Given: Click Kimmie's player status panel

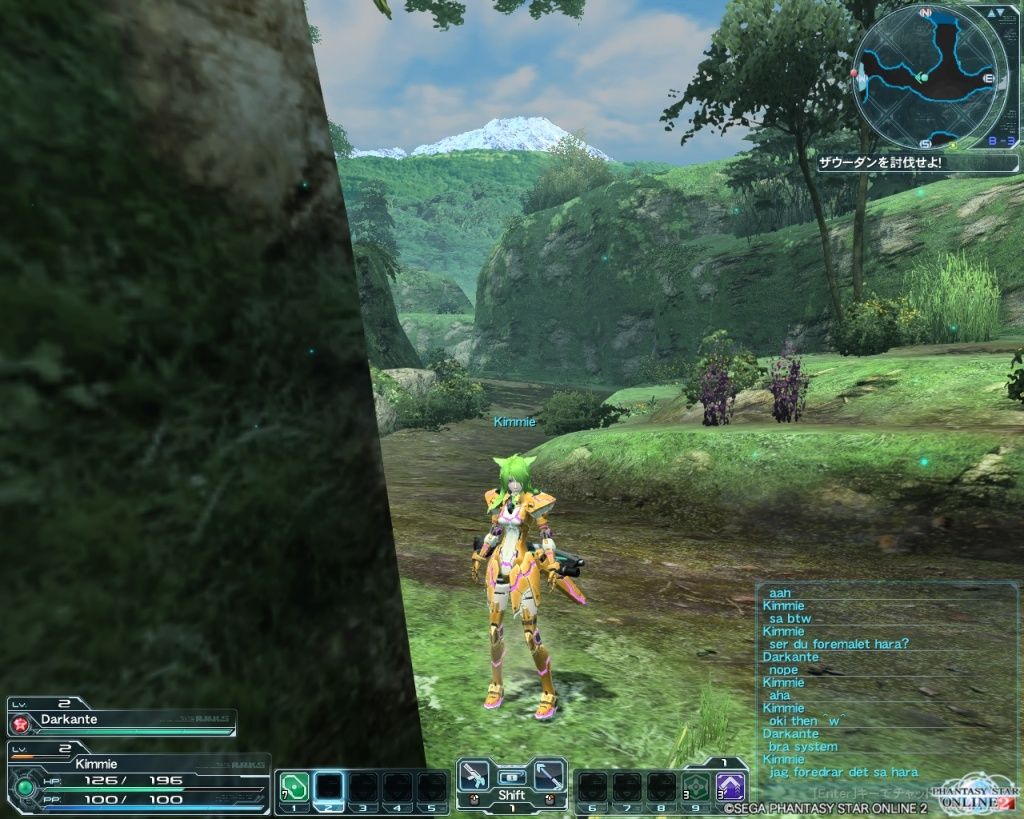Looking at the screenshot, I should pyautogui.click(x=138, y=779).
